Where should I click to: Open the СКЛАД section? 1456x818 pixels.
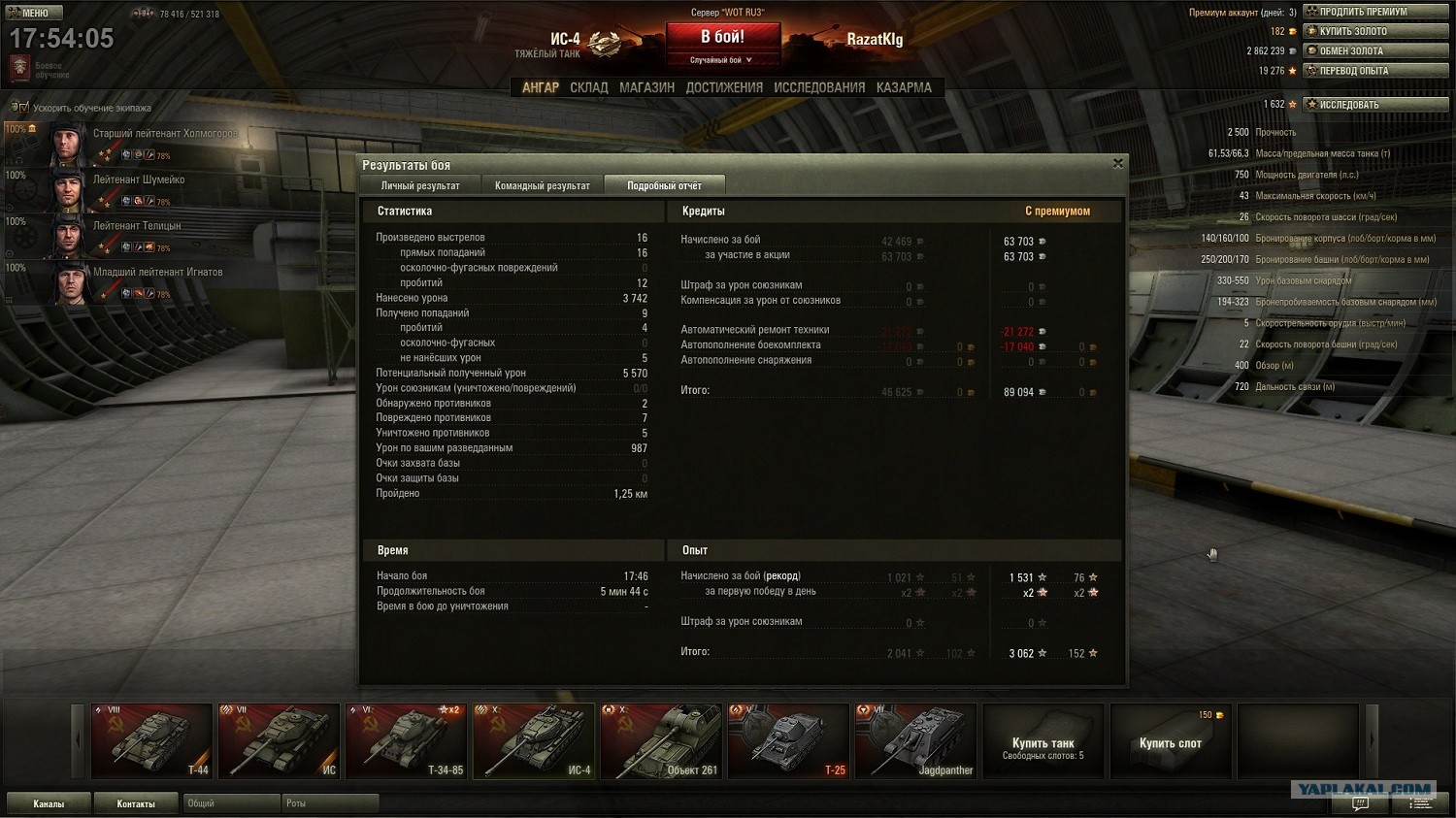(x=589, y=87)
